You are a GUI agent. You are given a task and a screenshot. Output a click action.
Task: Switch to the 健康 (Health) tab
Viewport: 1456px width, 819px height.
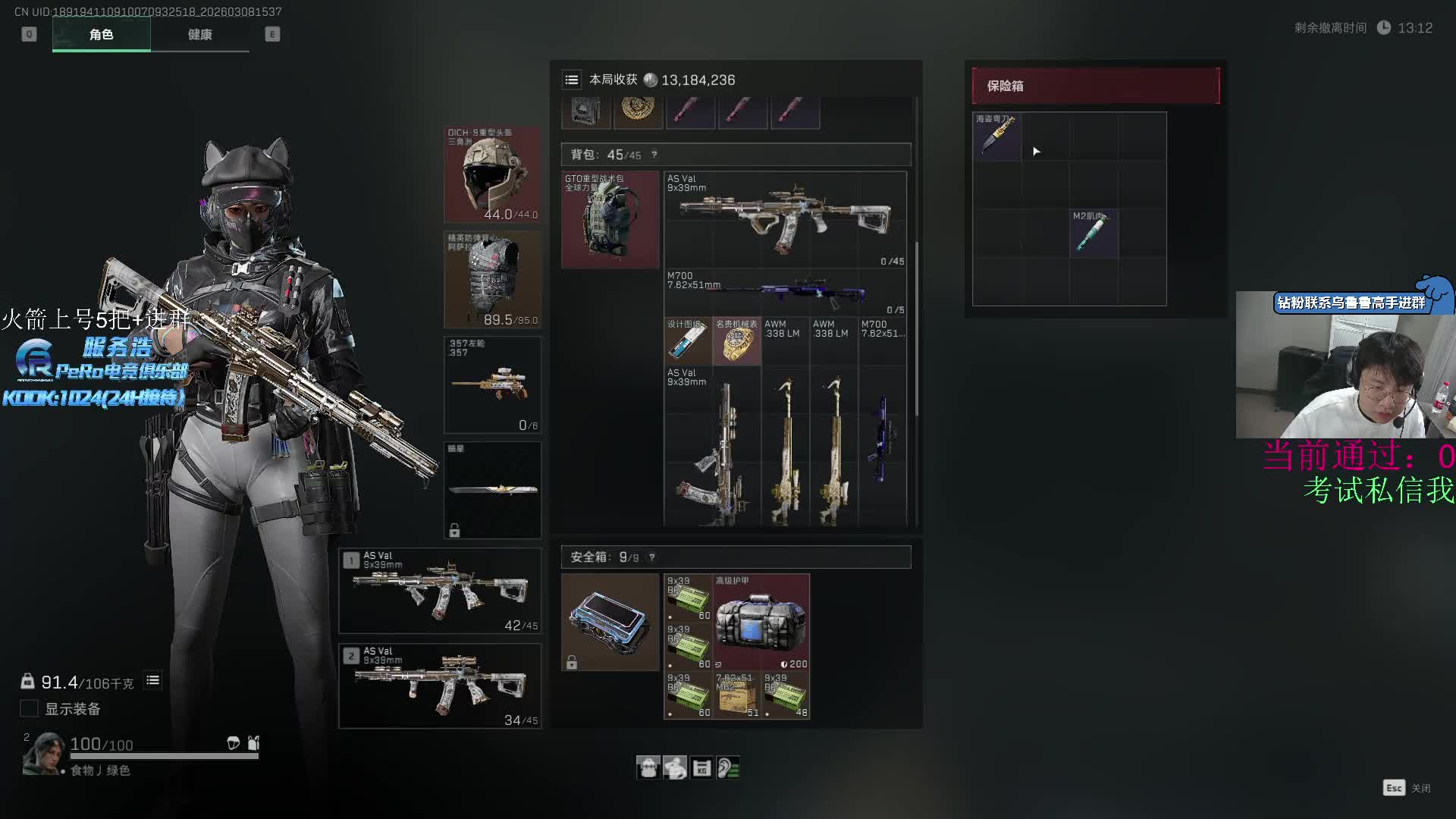pyautogui.click(x=199, y=34)
